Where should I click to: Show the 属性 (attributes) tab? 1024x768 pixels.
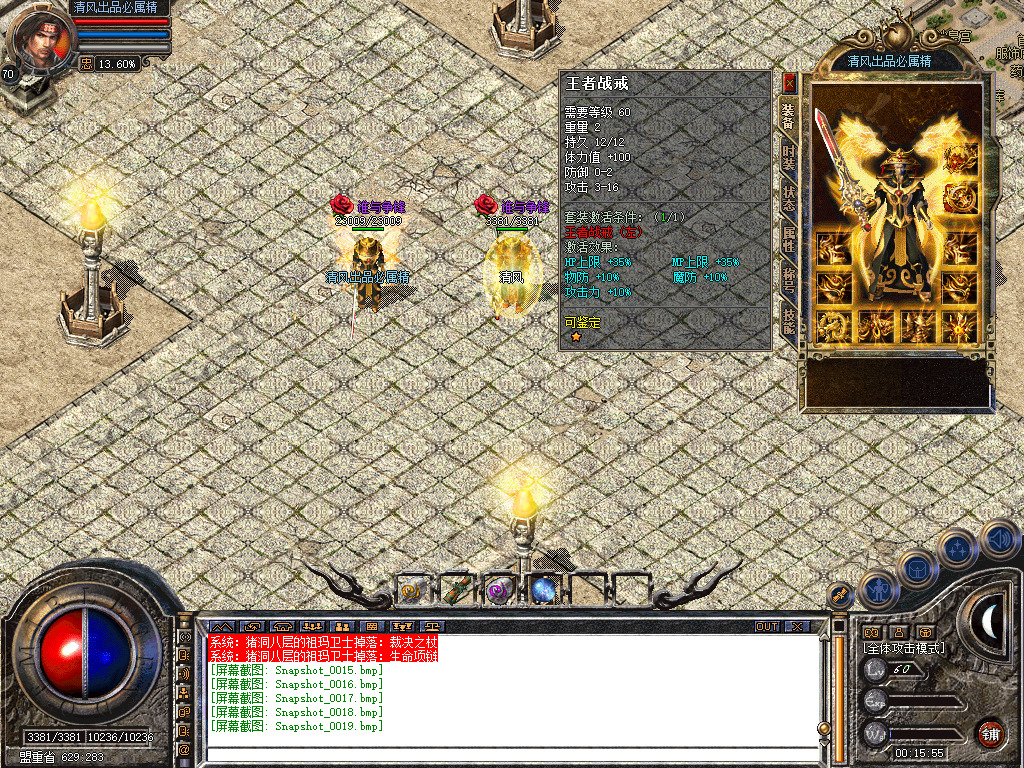click(x=789, y=238)
